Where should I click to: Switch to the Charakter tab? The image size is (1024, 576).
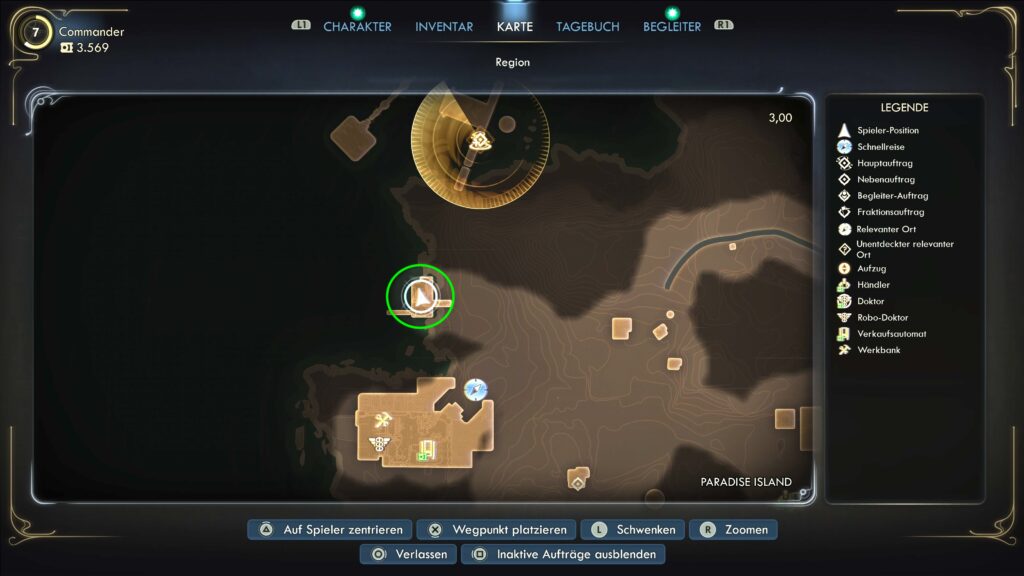[357, 26]
